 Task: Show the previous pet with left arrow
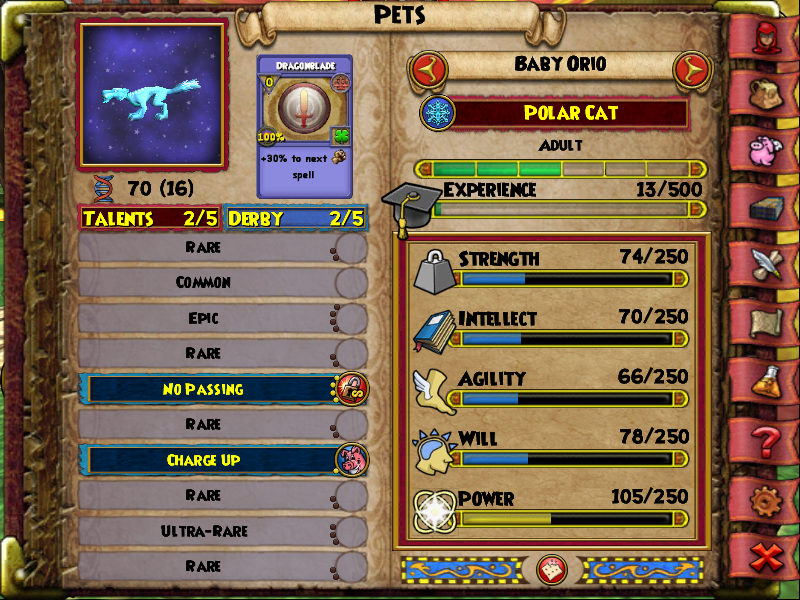click(428, 70)
